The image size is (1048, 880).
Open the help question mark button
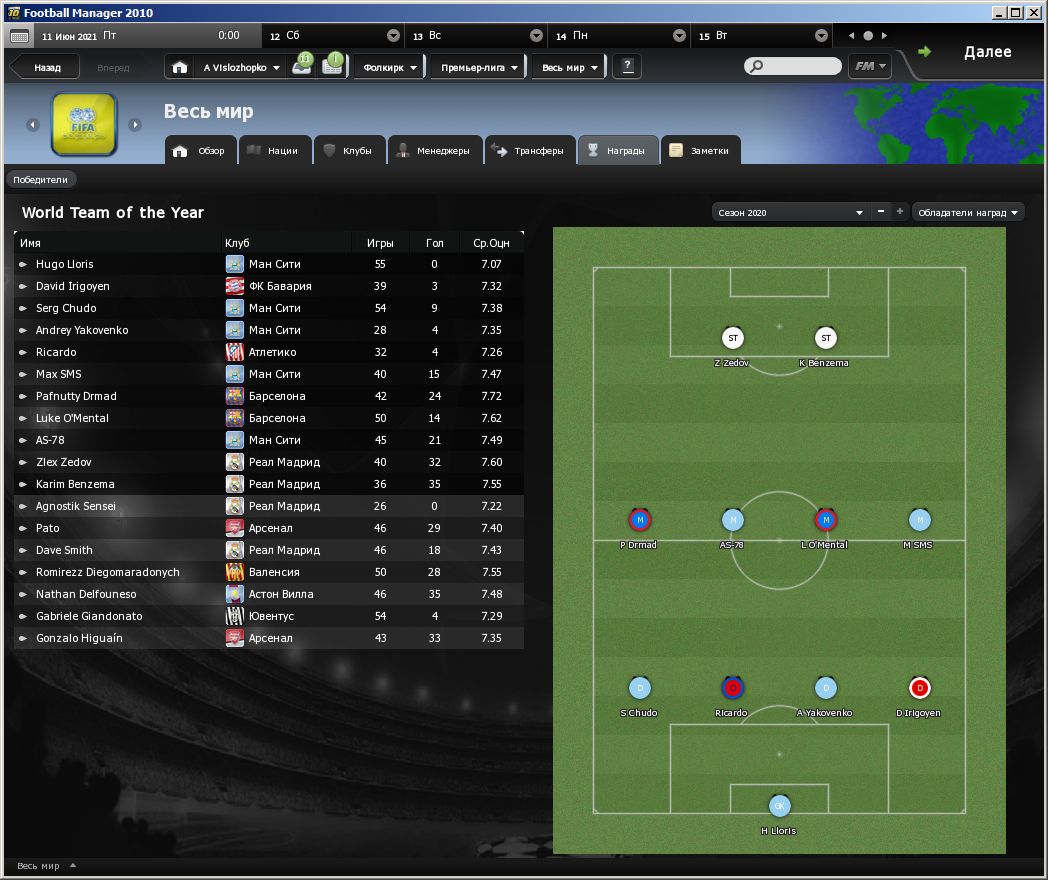(628, 67)
